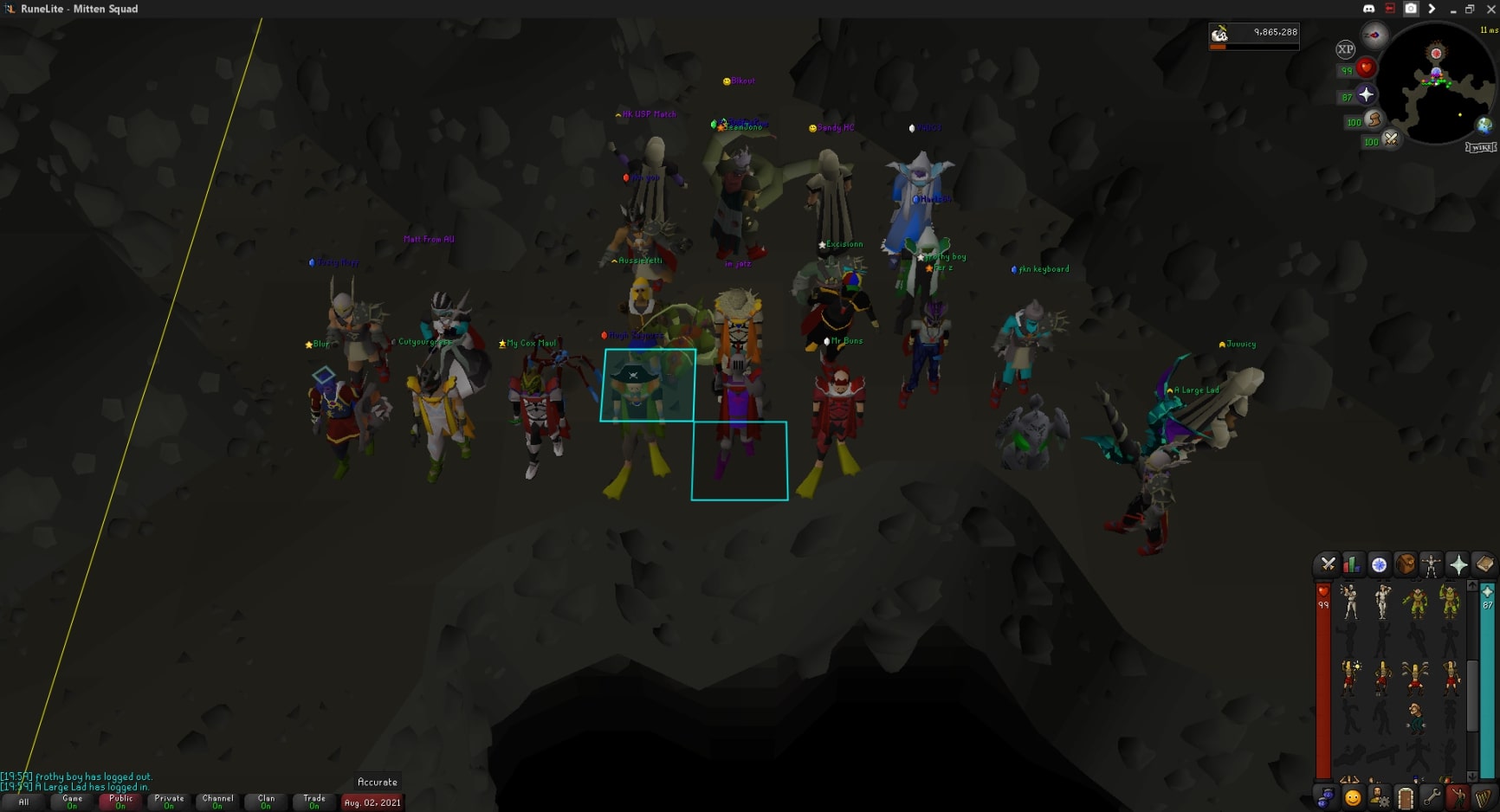The width and height of the screenshot is (1500, 812).
Task: Open the Wiki banner beside the minimap
Action: [x=1483, y=148]
